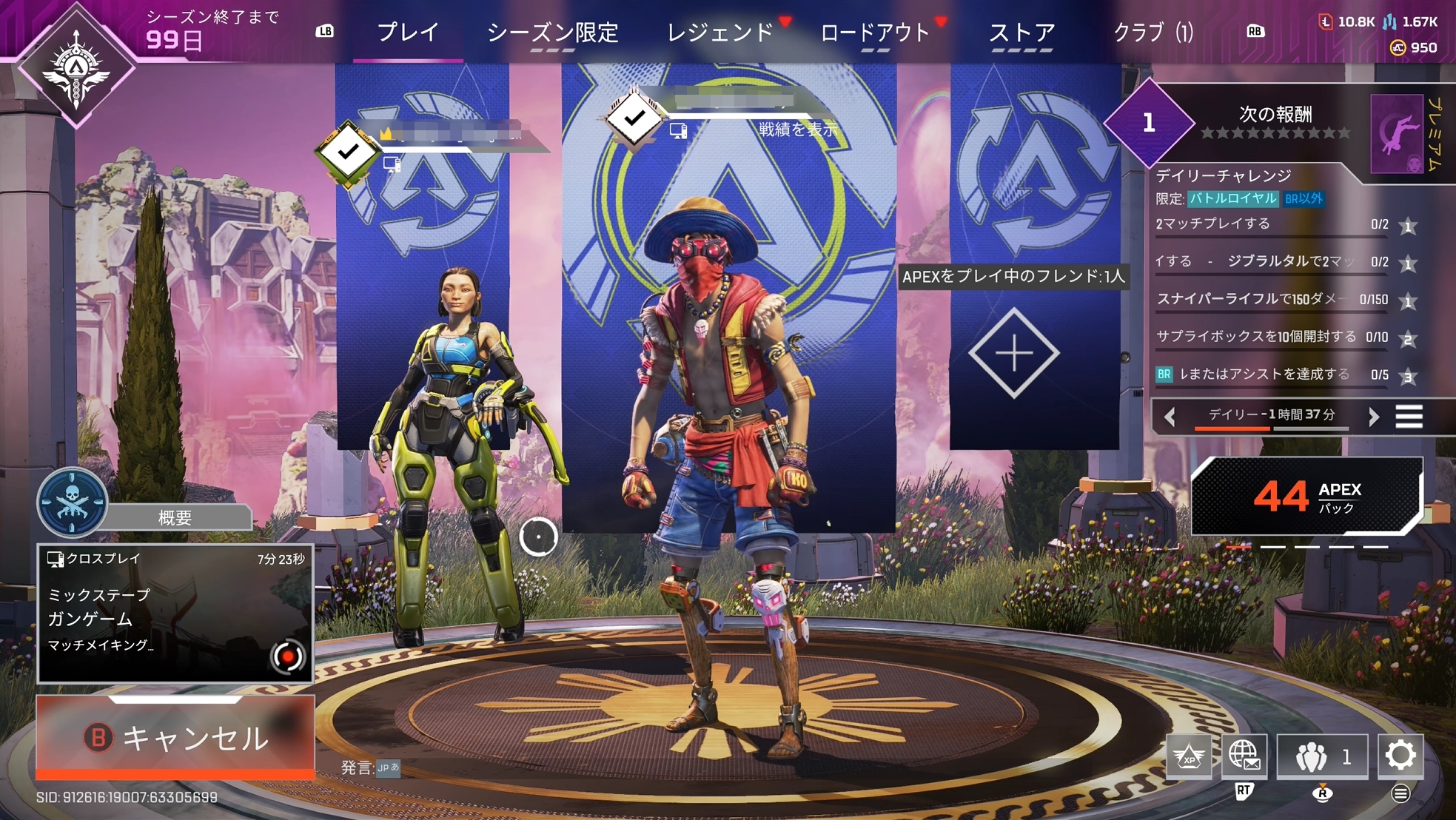The image size is (1456, 820).
Task: Go to next challenge page with right arrow
Action: coord(1373,417)
